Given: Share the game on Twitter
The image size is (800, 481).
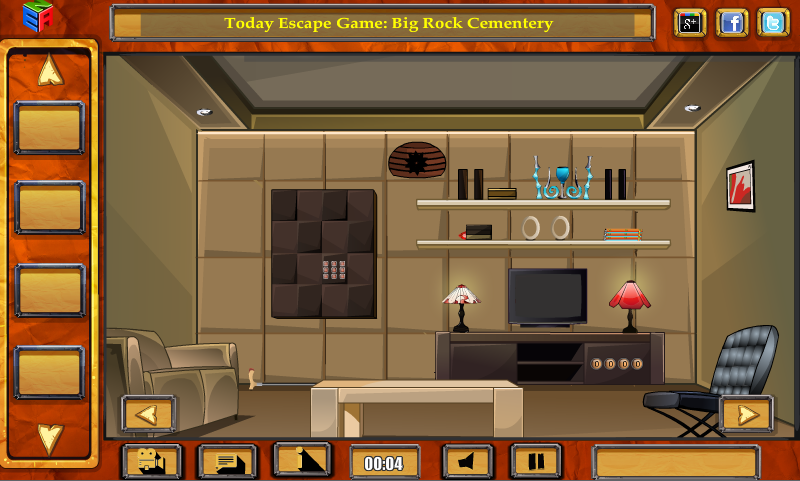Looking at the screenshot, I should coord(772,22).
